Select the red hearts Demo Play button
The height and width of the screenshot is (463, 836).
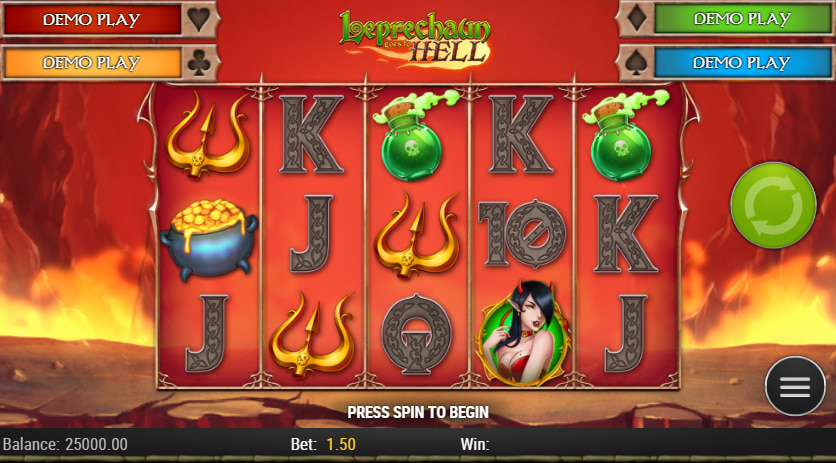(91, 19)
